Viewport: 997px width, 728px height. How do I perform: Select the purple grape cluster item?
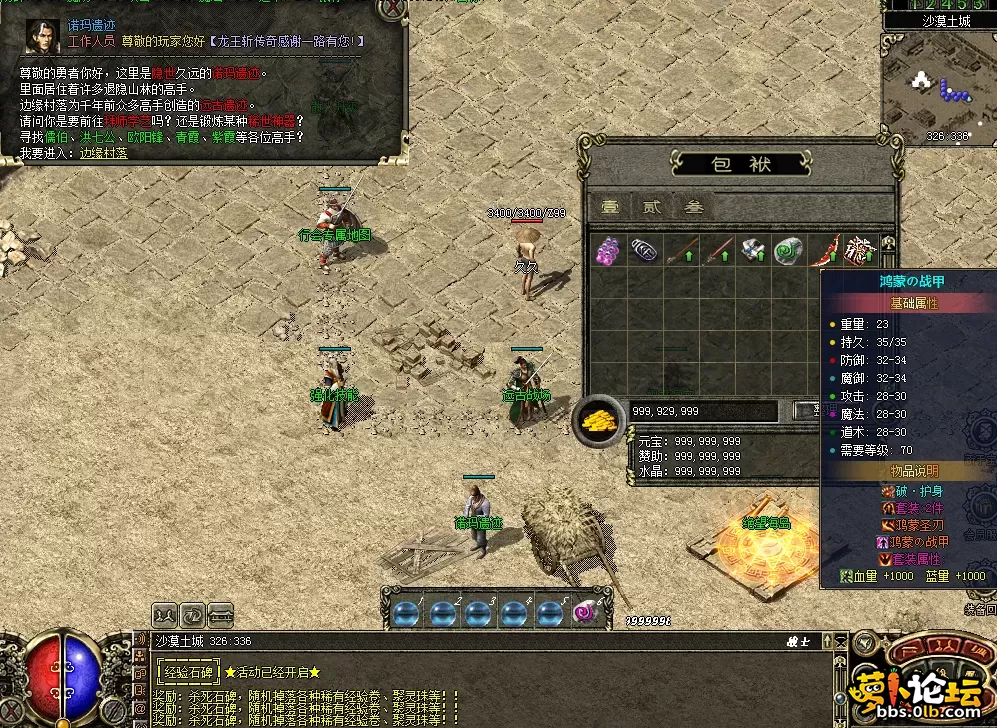(x=608, y=250)
